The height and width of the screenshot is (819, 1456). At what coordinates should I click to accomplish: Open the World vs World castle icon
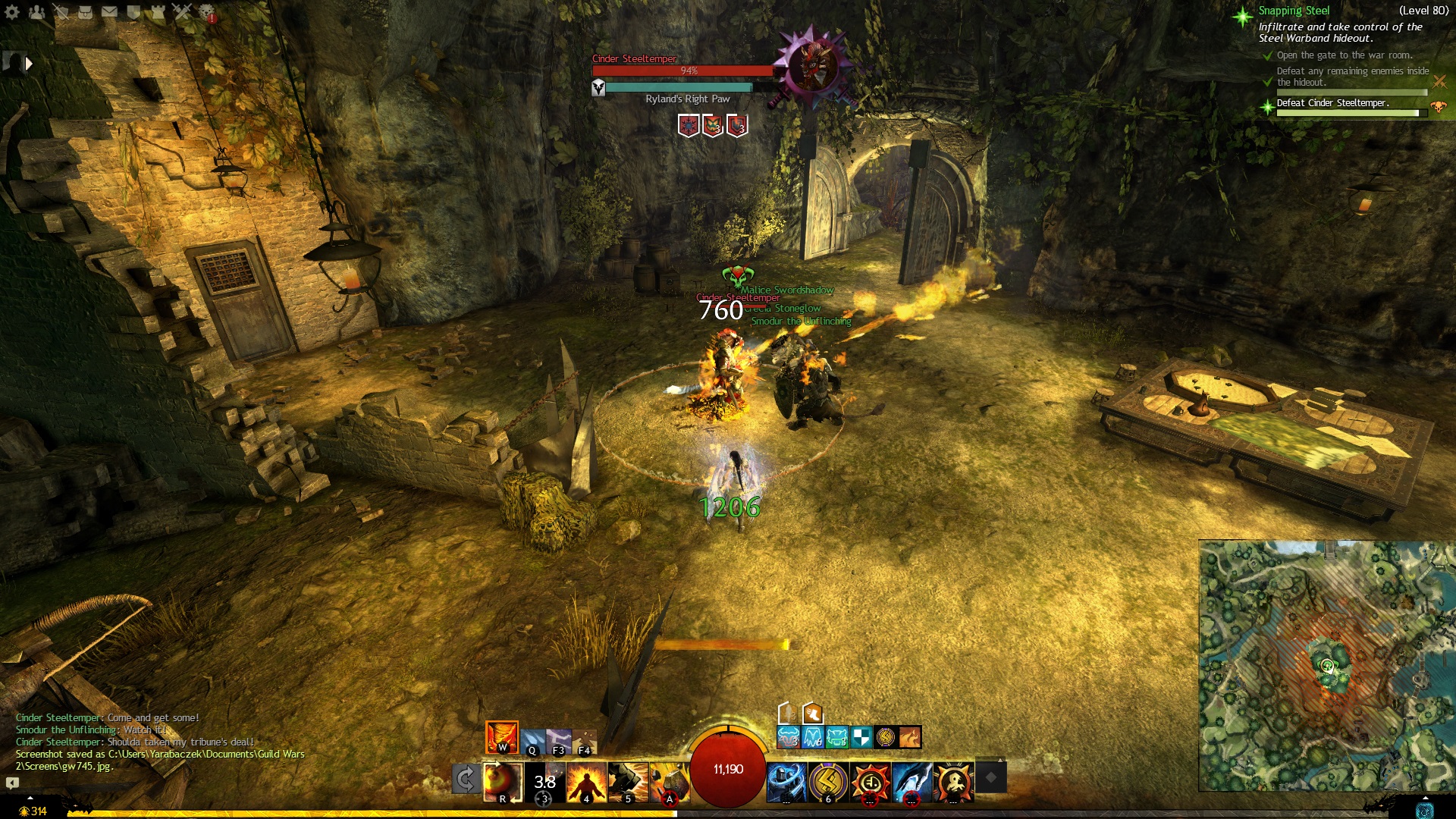click(158, 12)
